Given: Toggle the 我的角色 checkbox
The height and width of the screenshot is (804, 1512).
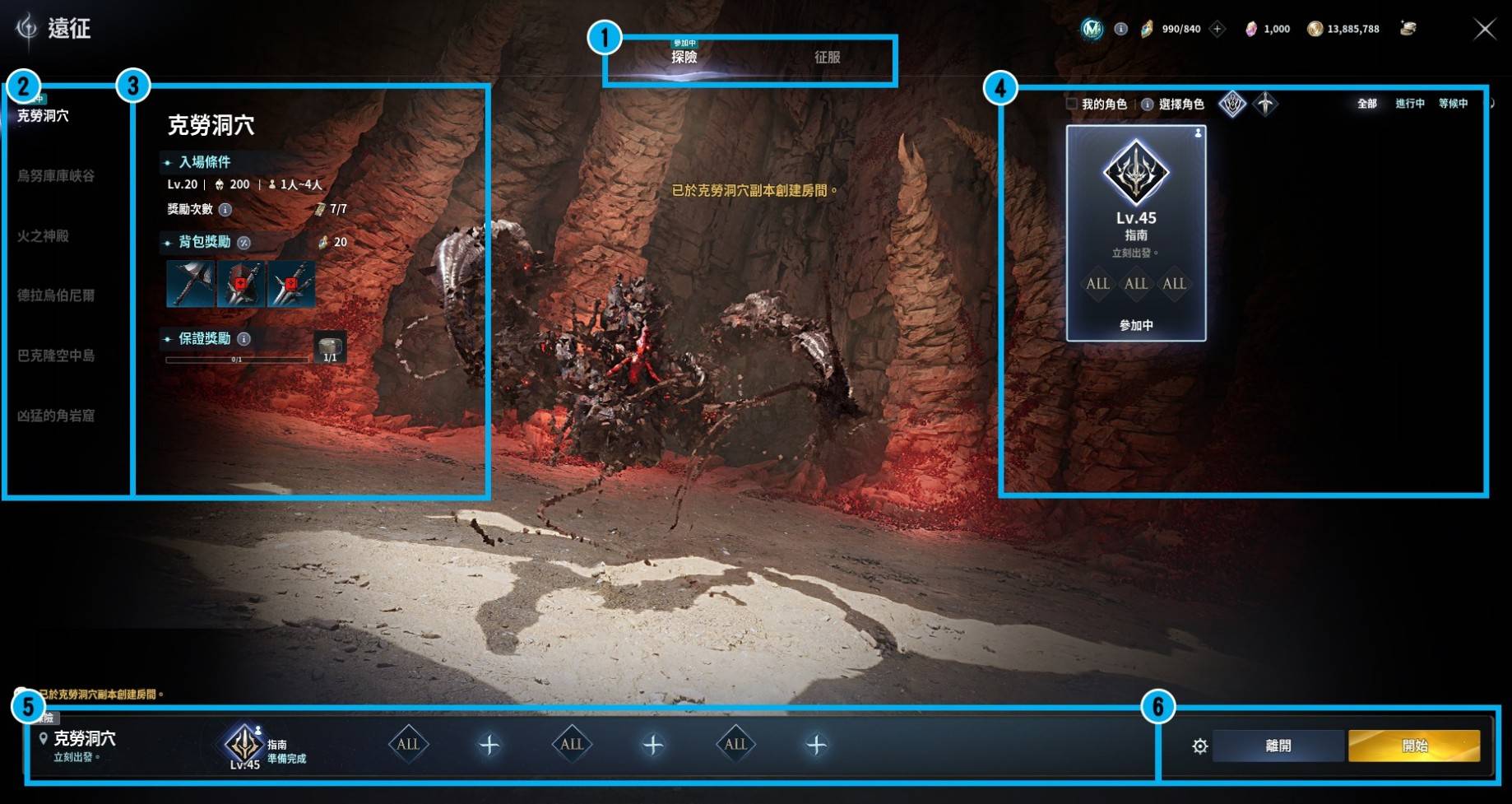Looking at the screenshot, I should 1072,104.
